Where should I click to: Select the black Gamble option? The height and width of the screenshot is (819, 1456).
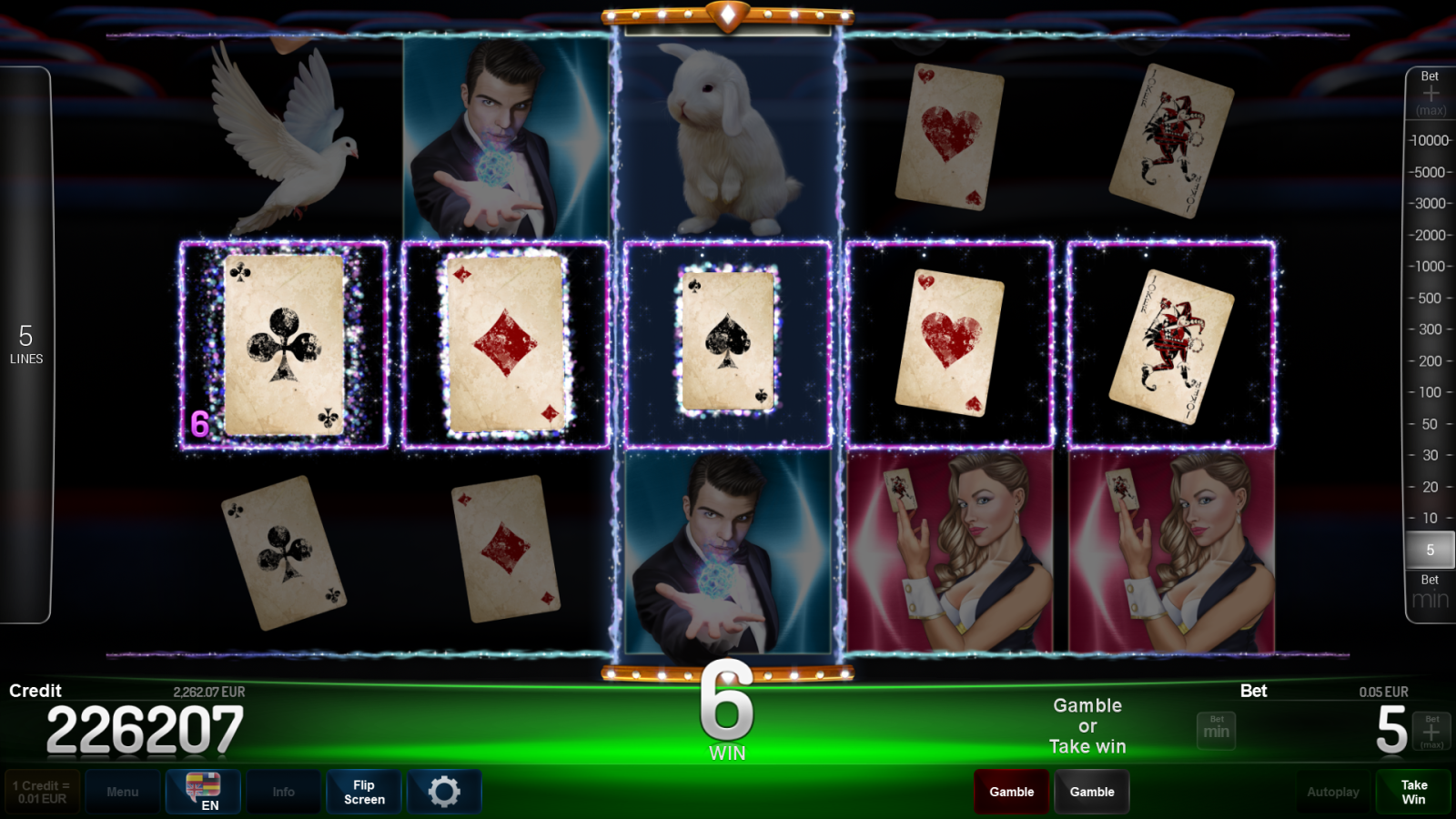click(x=1092, y=791)
